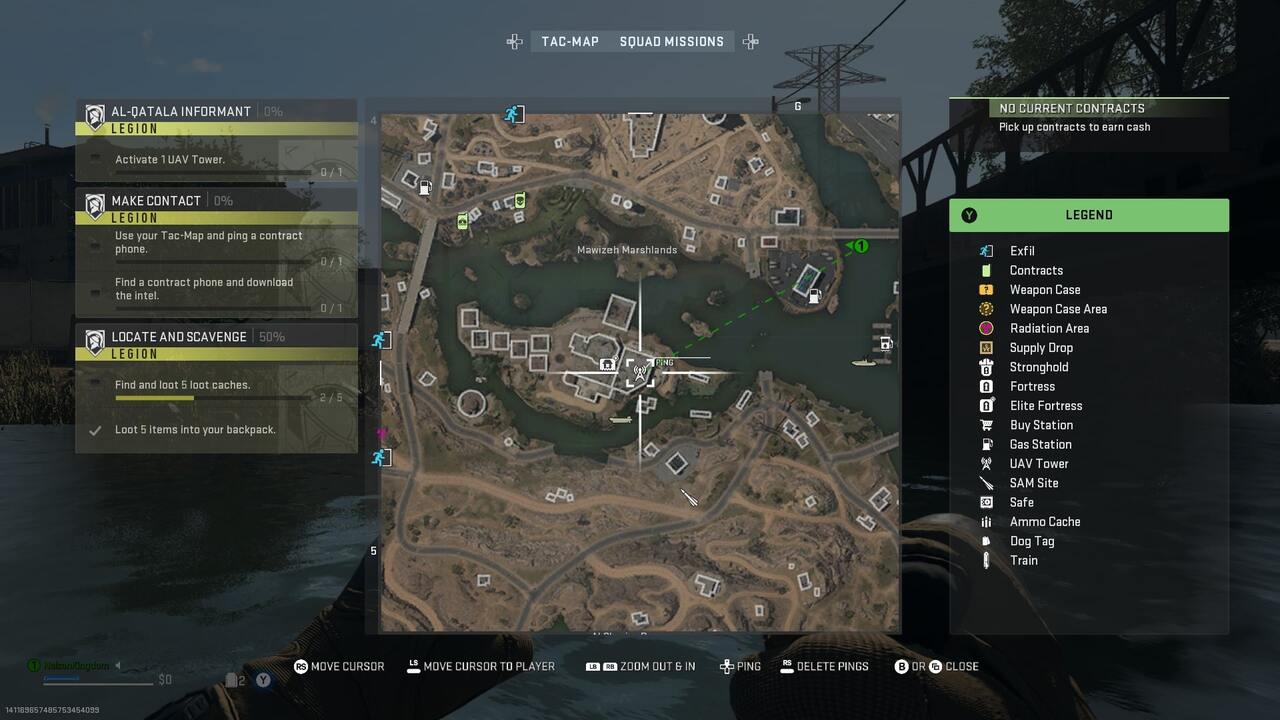Click the checkmark next to 'Loot 5 items into your backpack'
Image resolution: width=1280 pixels, height=720 pixels.
(94, 429)
